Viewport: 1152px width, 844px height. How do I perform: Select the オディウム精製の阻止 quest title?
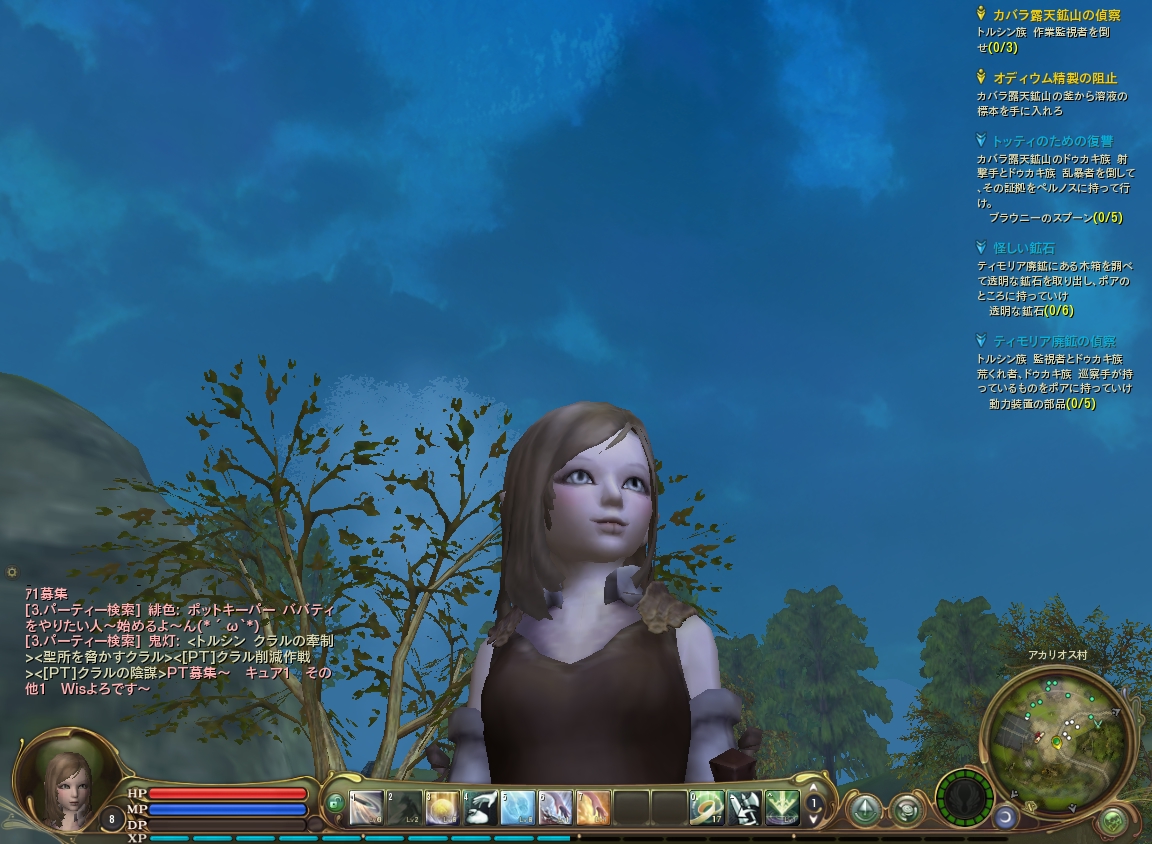tap(1054, 78)
